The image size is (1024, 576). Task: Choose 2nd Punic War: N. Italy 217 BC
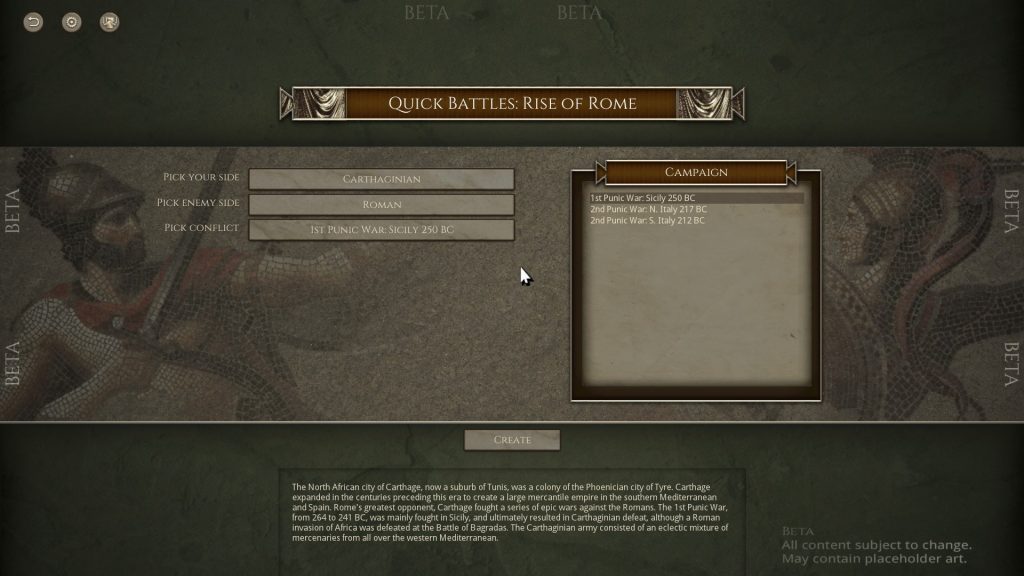click(648, 209)
